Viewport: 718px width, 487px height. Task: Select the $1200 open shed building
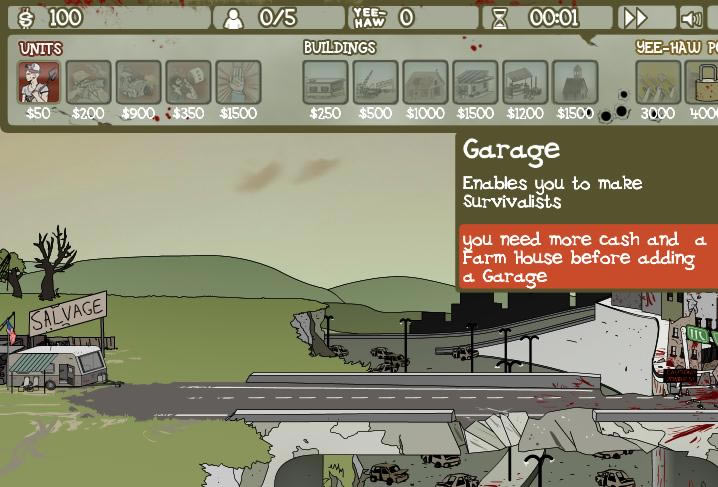(525, 82)
